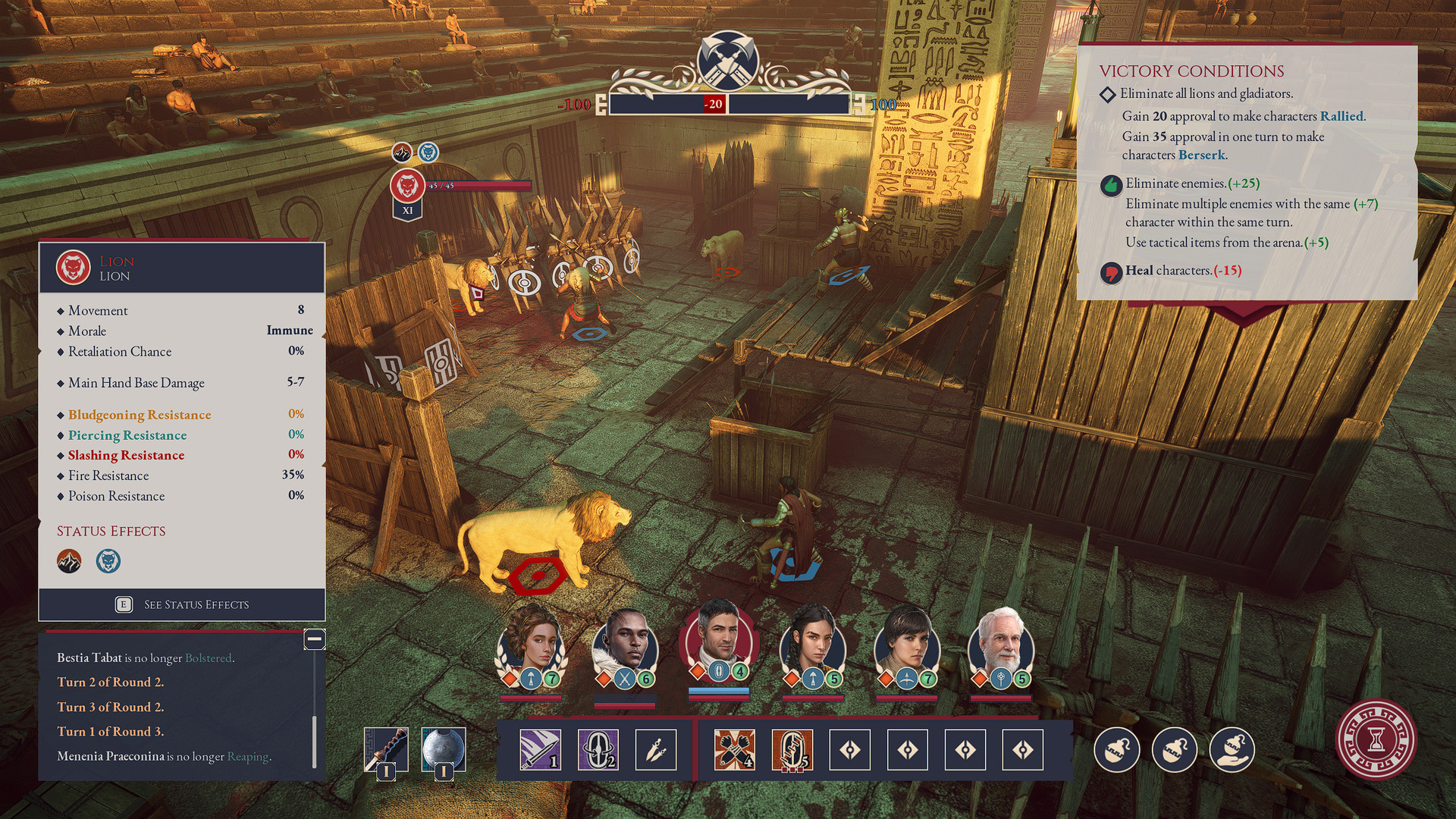
Task: Click the mountain status effect icon
Action: tap(68, 561)
